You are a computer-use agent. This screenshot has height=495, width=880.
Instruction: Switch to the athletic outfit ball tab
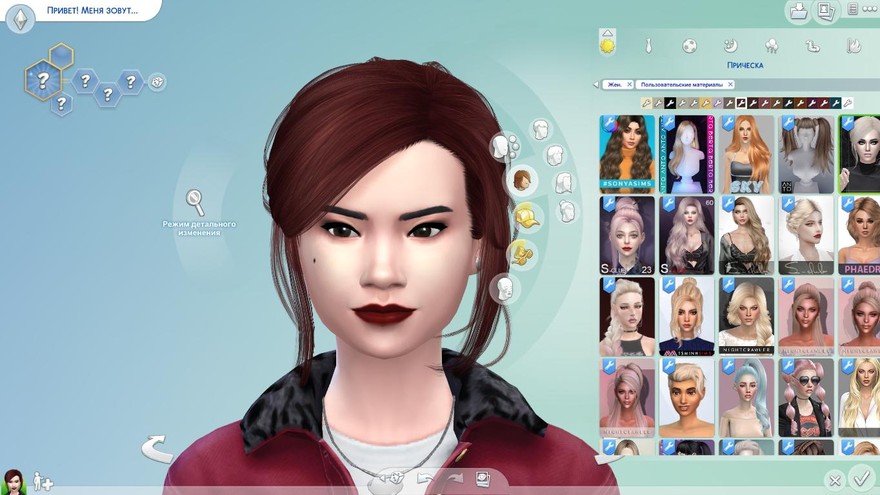(x=690, y=46)
